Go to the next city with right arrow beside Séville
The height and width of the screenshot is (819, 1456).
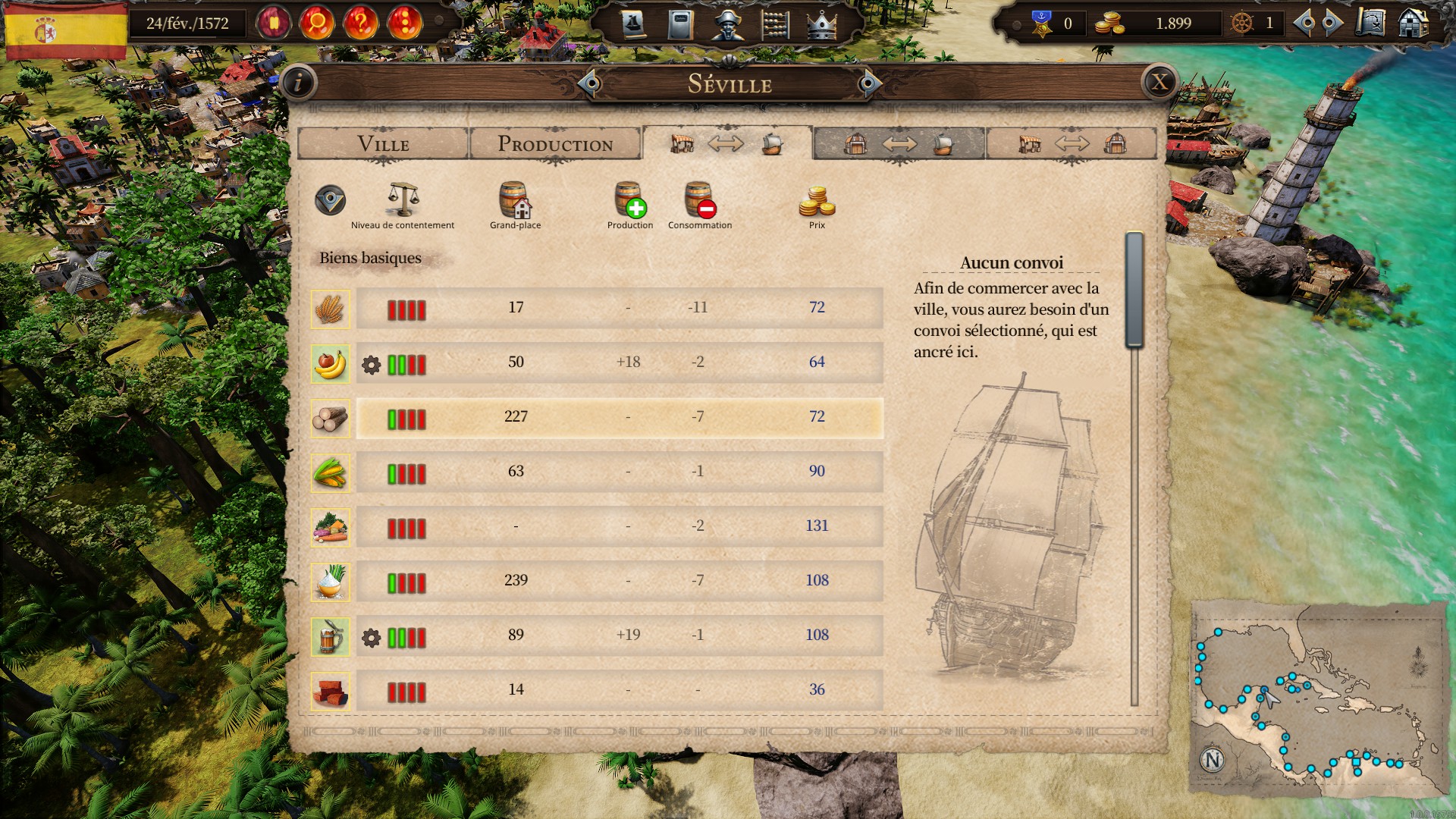coord(868,83)
